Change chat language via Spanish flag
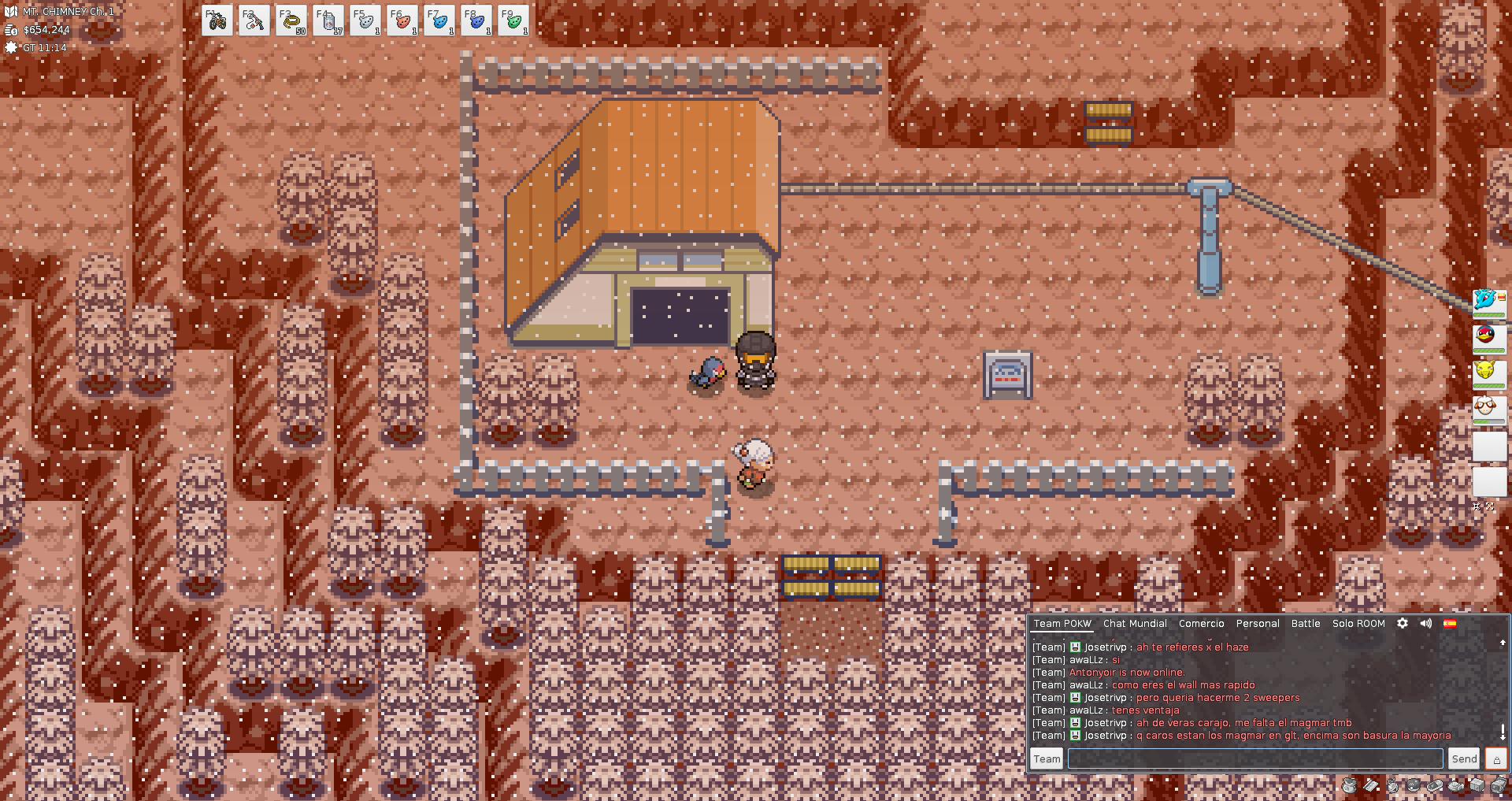The width and height of the screenshot is (1512, 801). tap(1450, 623)
